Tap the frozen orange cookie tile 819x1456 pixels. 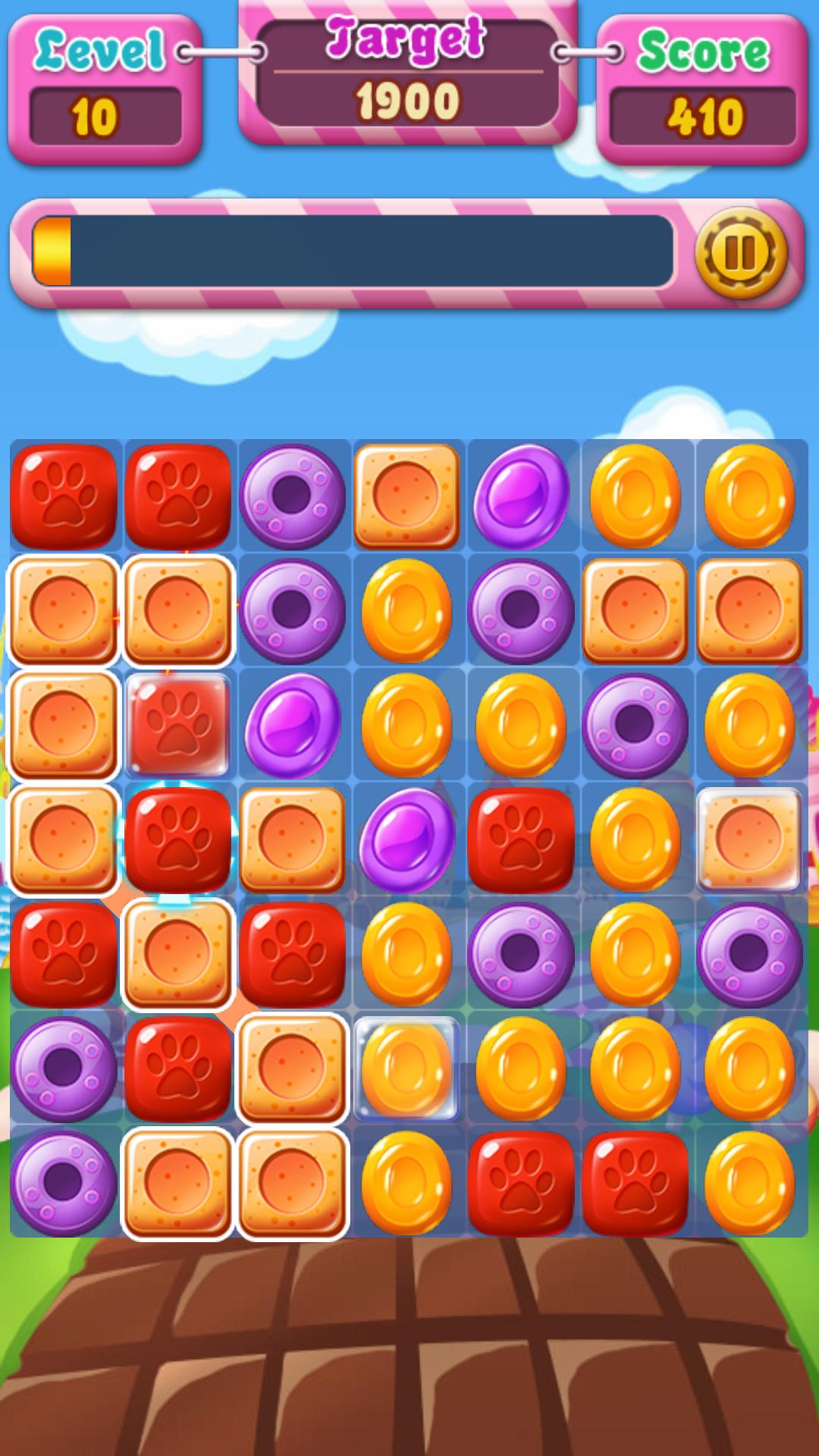(748, 838)
